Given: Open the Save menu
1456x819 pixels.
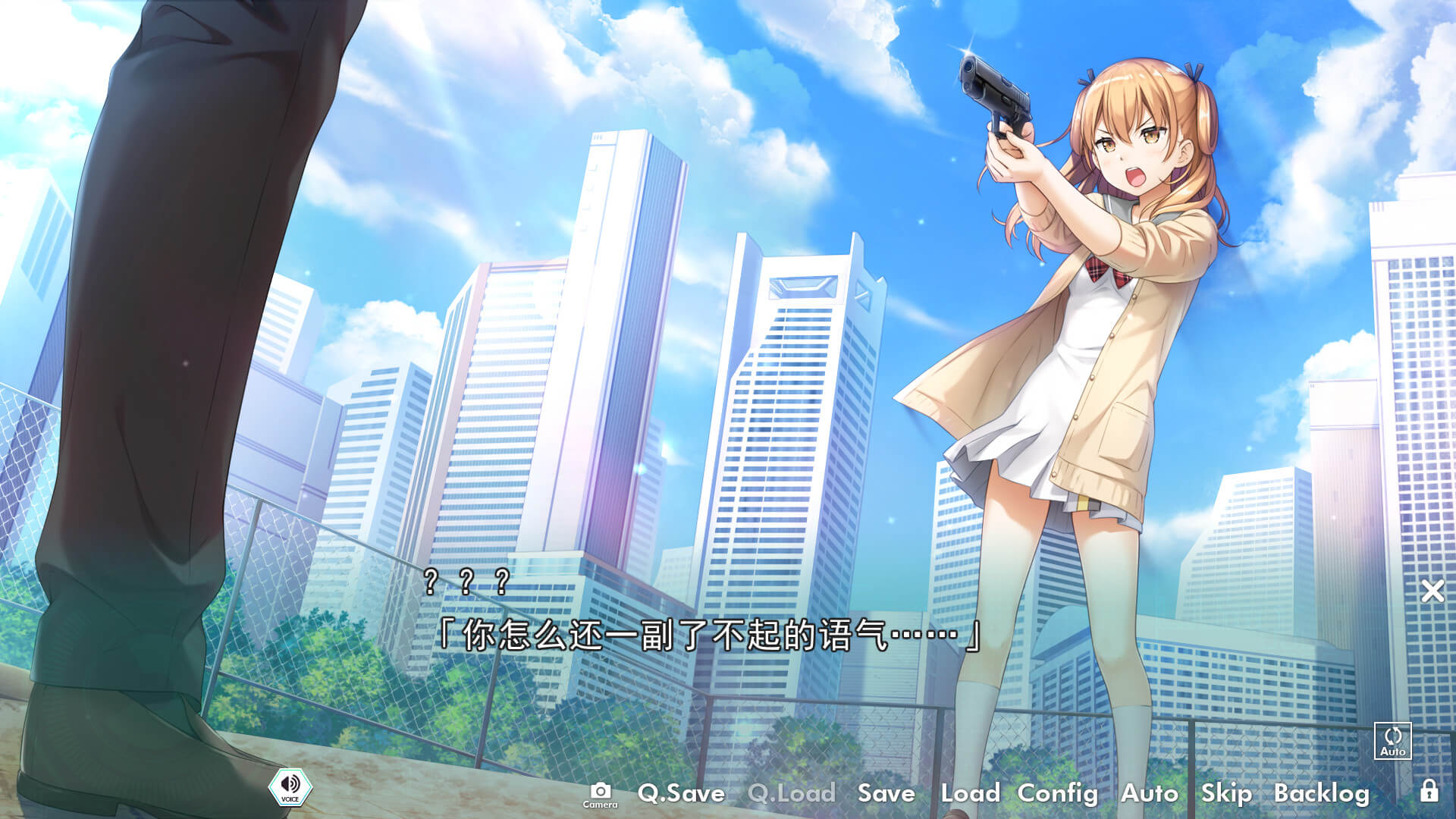Looking at the screenshot, I should point(886,793).
